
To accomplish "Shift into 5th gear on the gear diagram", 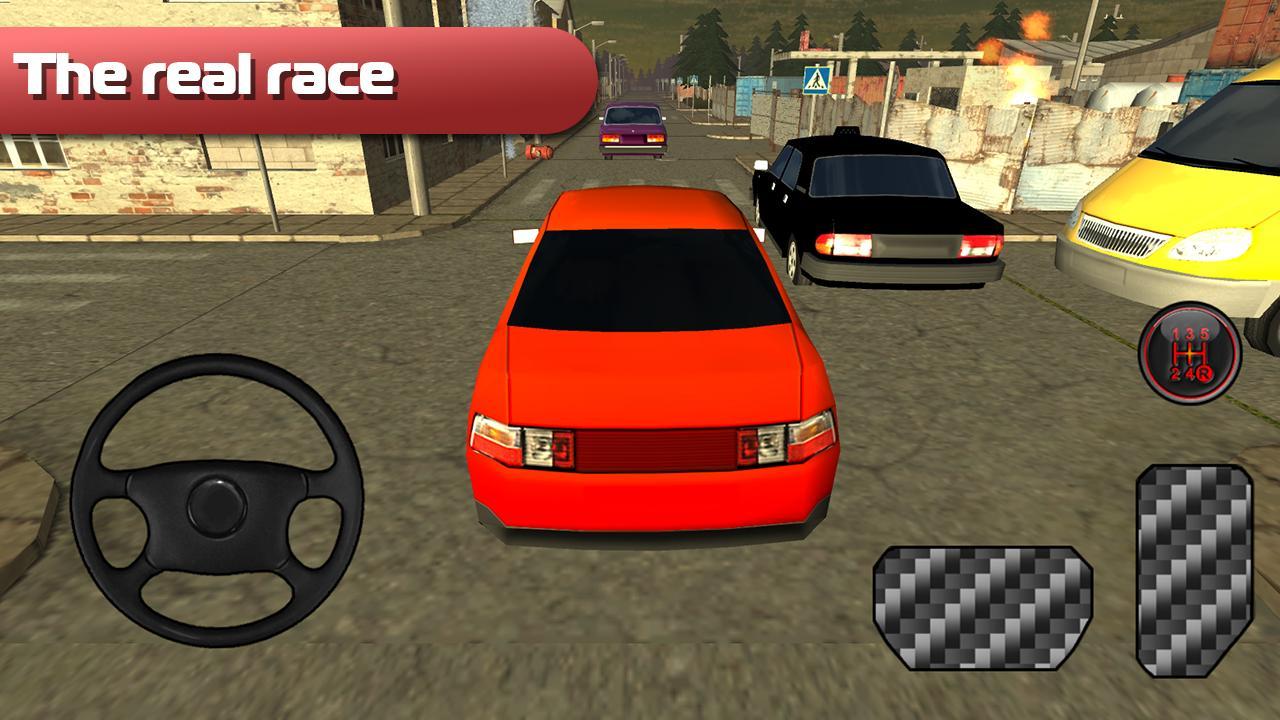I will tap(1204, 333).
